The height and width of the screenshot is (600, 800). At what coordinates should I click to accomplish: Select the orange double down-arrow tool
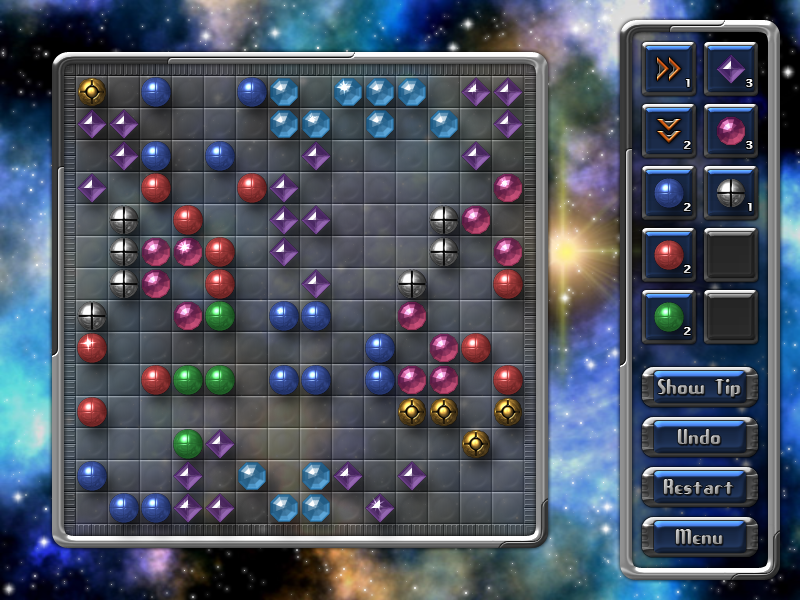(x=668, y=131)
